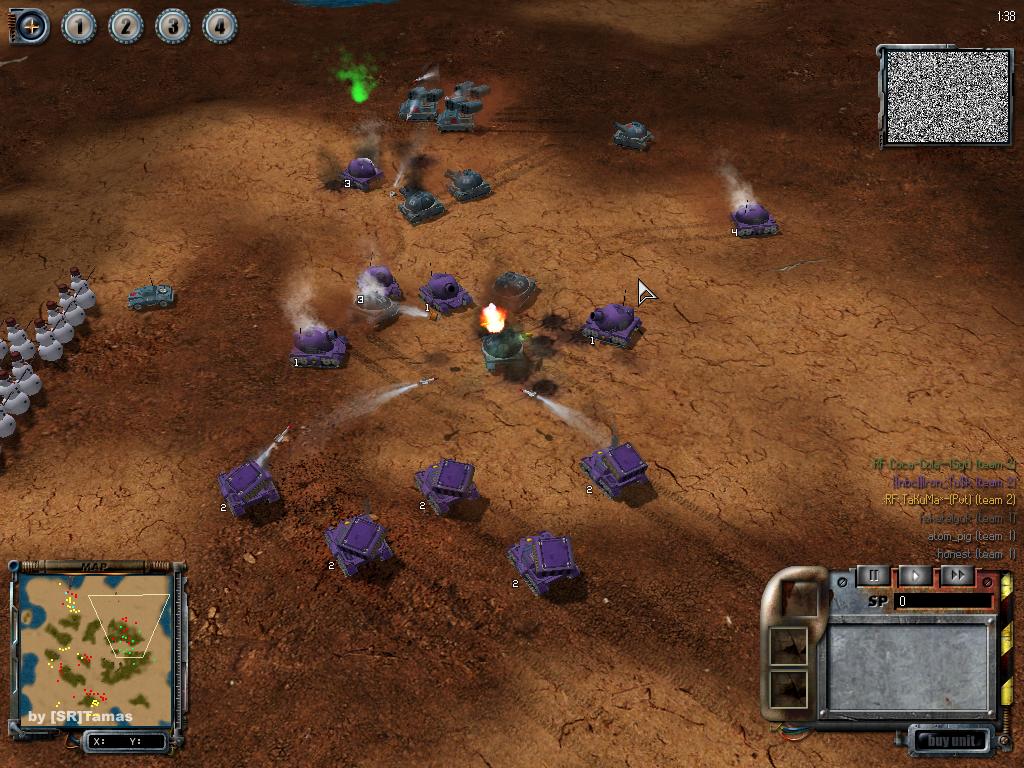The image size is (1024, 768).
Task: Set normal speed with the play button
Action: pyautogui.click(x=915, y=575)
